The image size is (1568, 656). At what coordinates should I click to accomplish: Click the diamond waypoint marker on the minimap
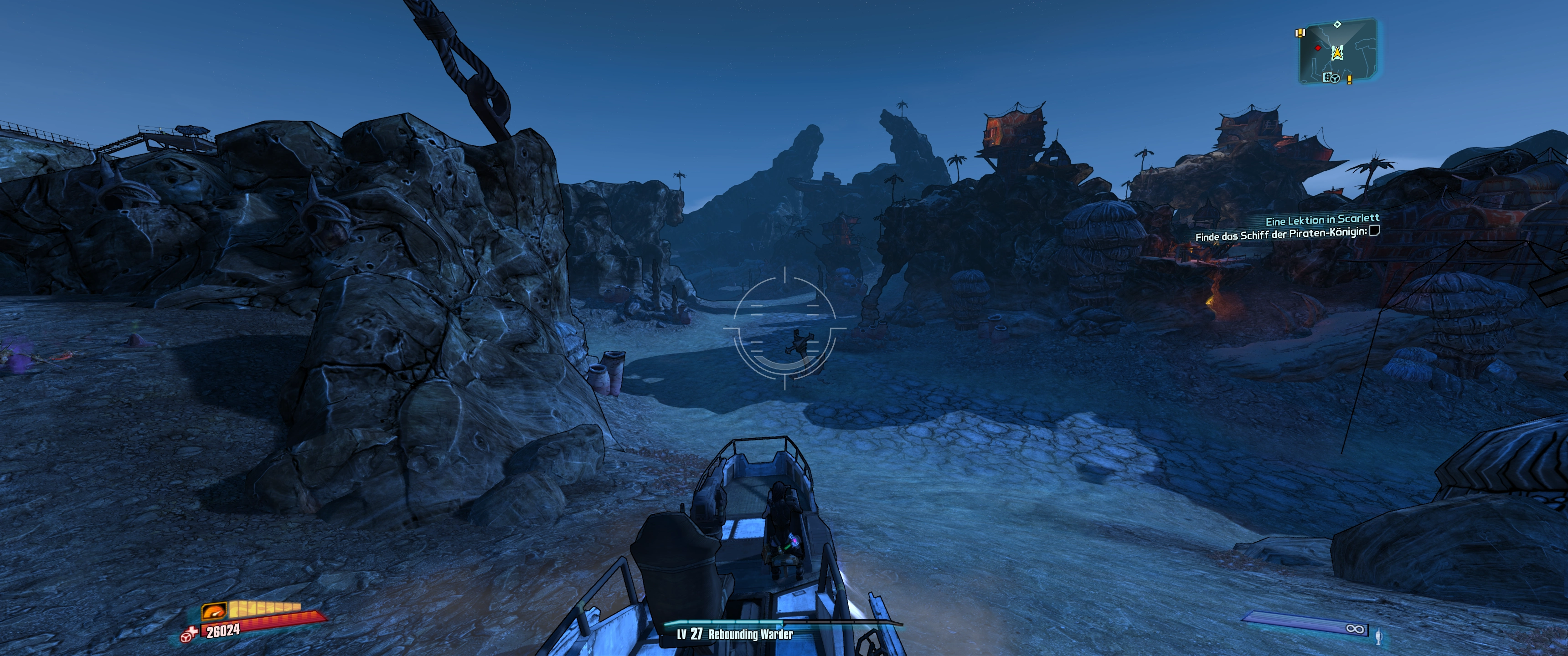(1337, 24)
